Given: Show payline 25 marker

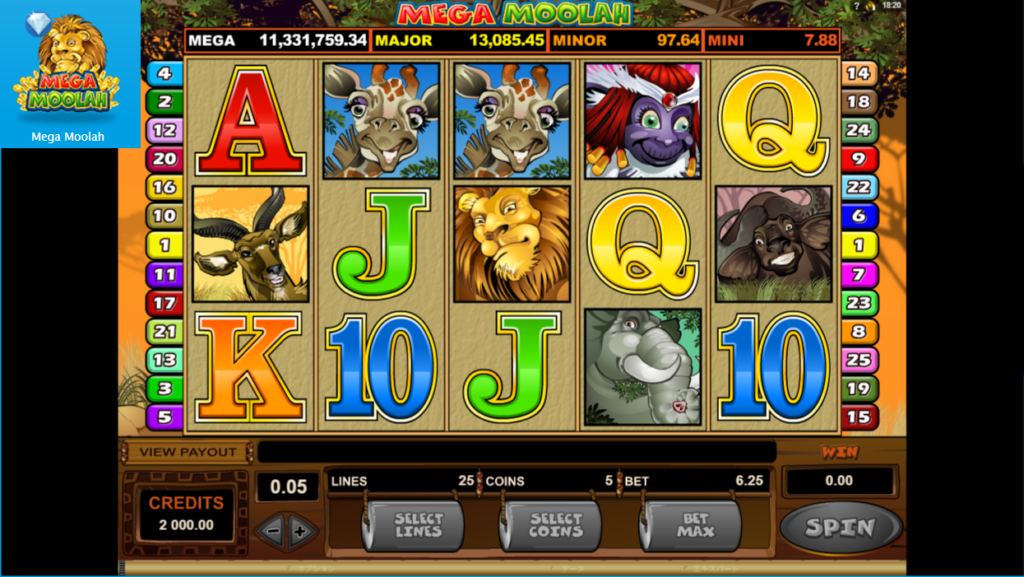Looking at the screenshot, I should (x=858, y=360).
